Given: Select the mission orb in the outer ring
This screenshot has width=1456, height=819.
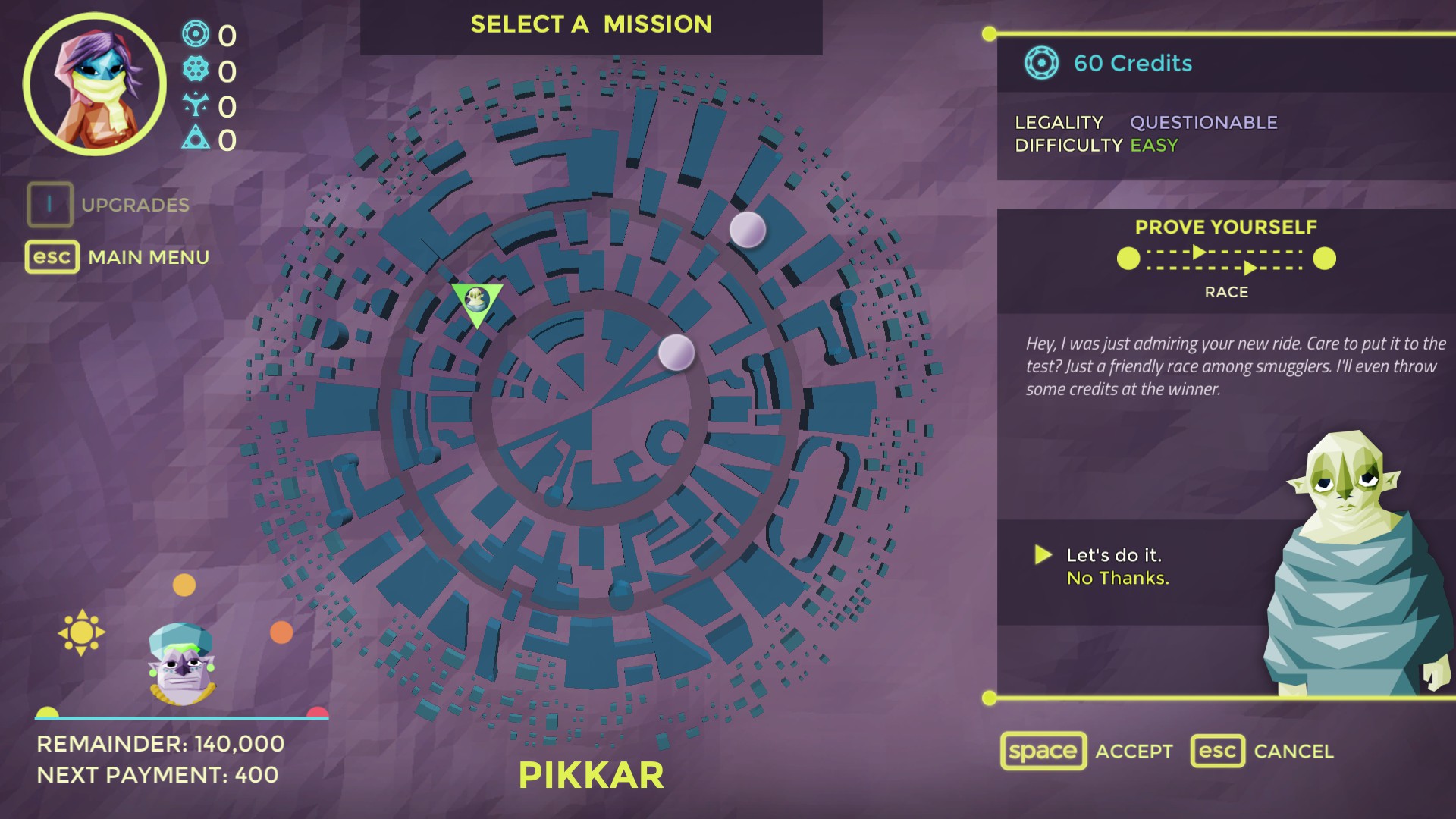Looking at the screenshot, I should (x=747, y=229).
